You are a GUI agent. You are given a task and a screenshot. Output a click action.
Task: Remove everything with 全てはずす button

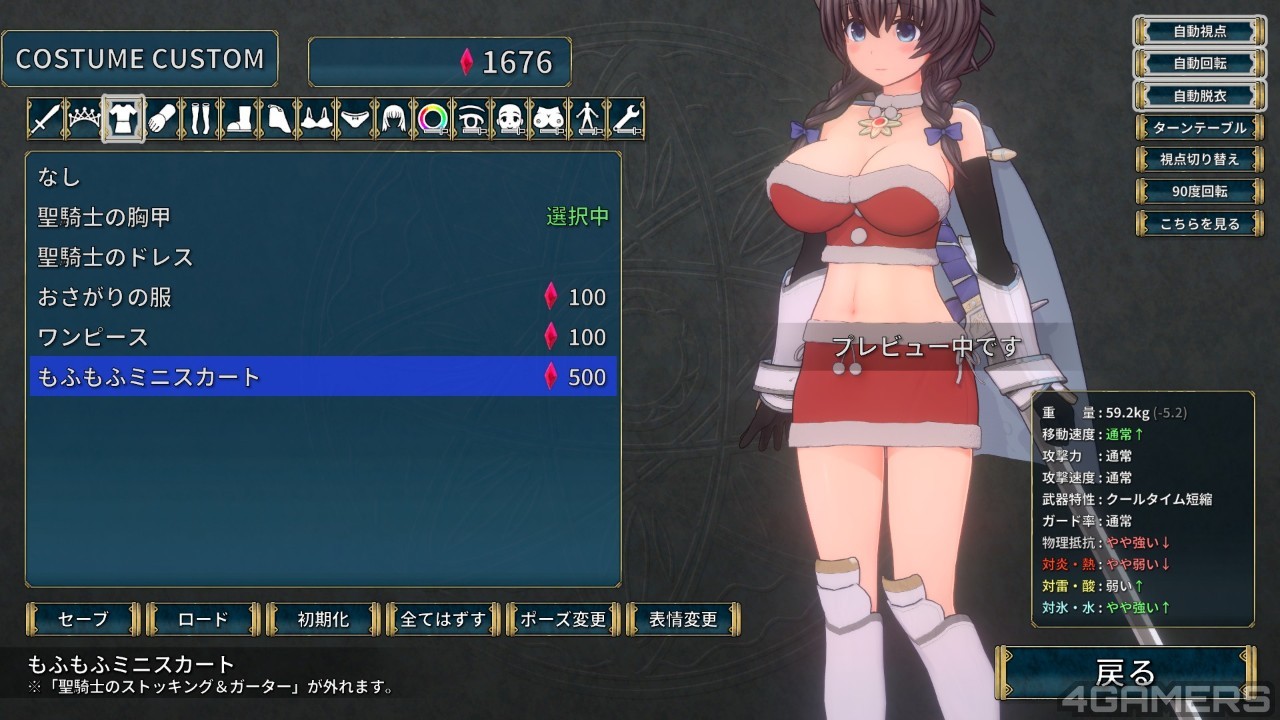(443, 619)
